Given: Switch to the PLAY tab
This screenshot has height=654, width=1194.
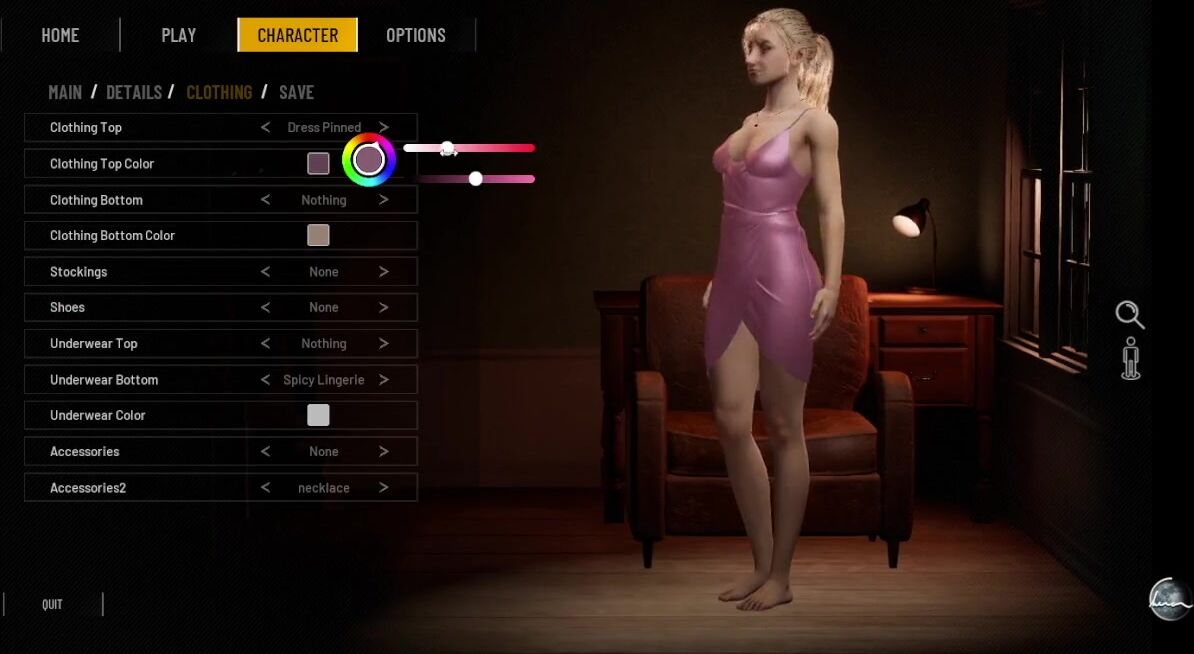Looking at the screenshot, I should (x=179, y=35).
